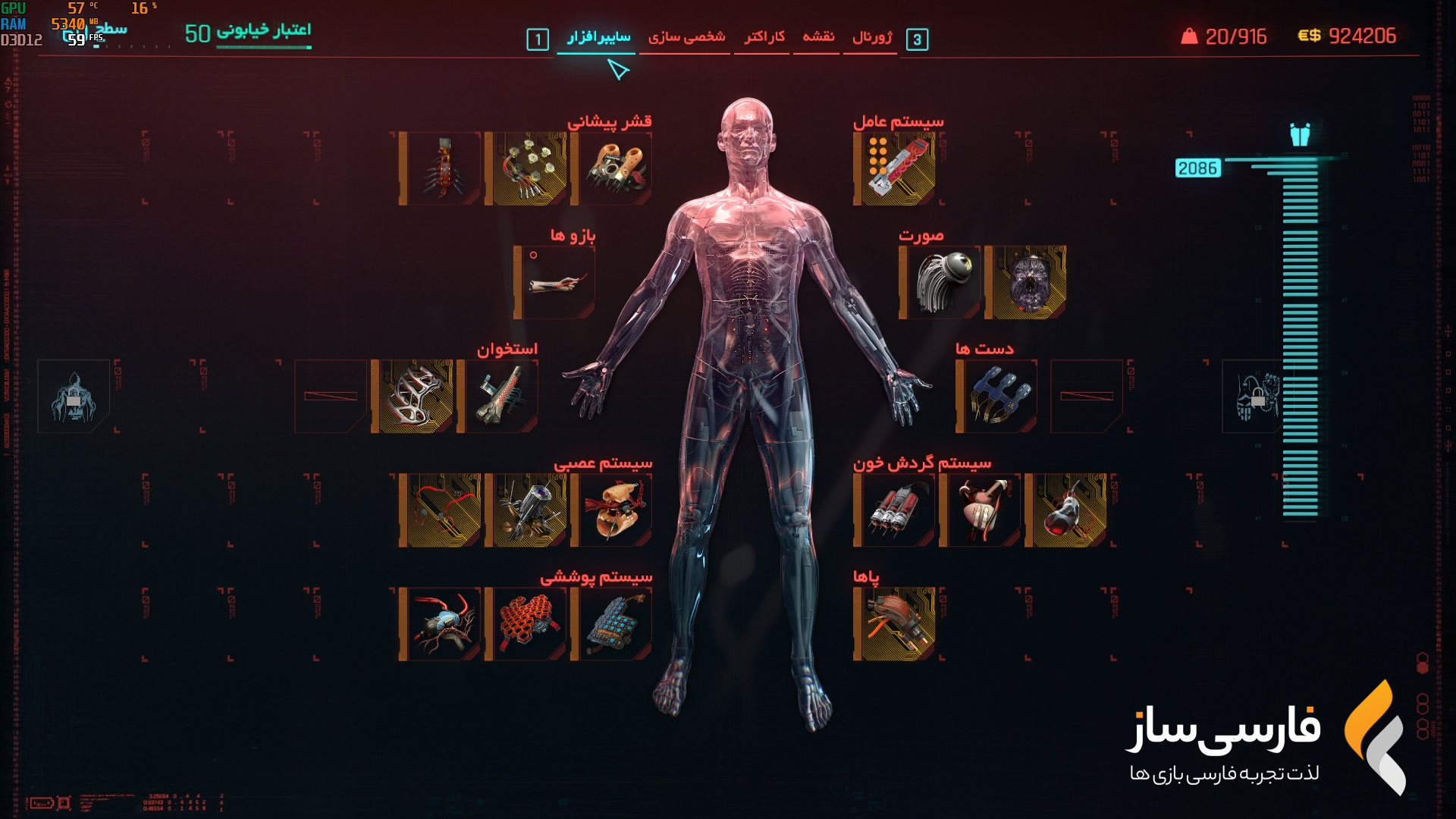The height and width of the screenshot is (819, 1456).
Task: Choose the artificial heart circulatory implant
Action: pos(981,510)
